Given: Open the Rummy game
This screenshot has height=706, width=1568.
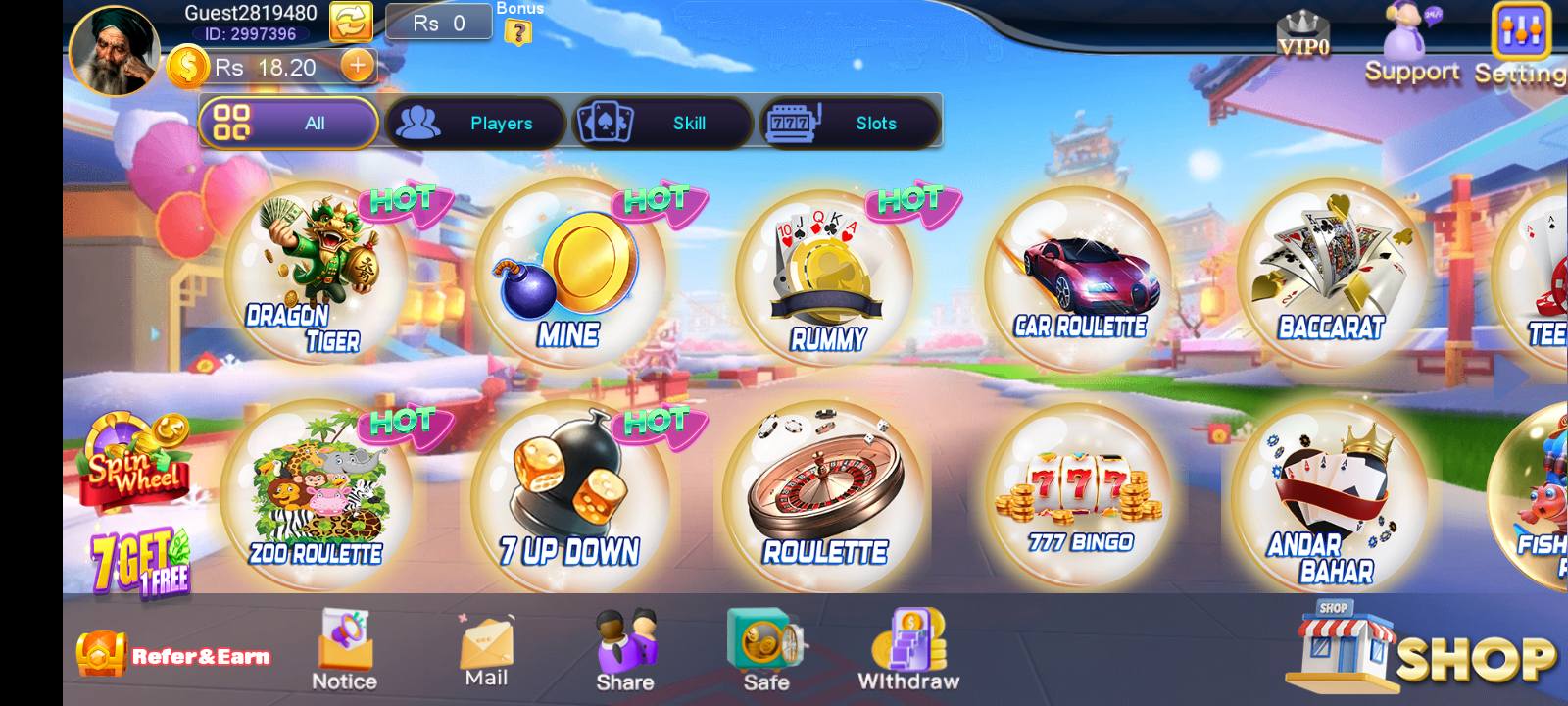Looking at the screenshot, I should click(x=828, y=275).
